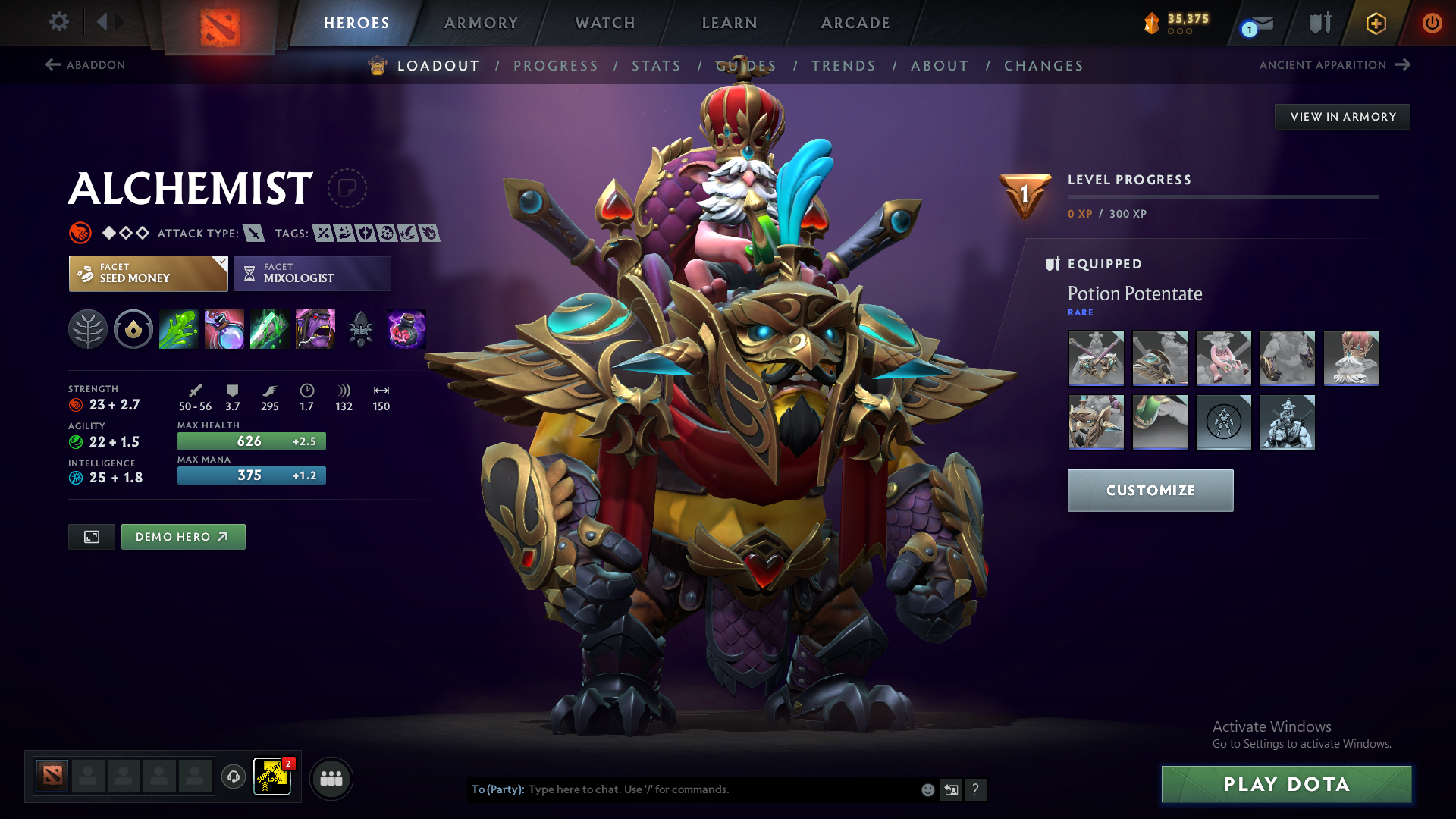Open the Chemical Rage ability icon
Viewport: 1456px width, 819px height.
pos(315,329)
